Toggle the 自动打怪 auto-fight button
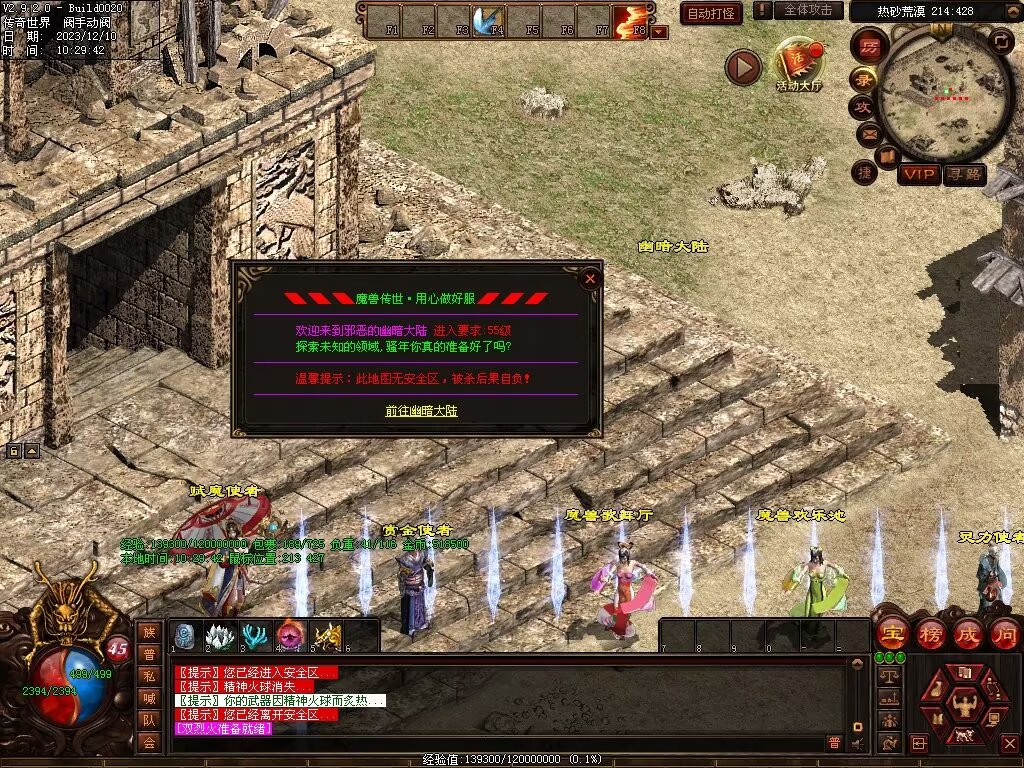 711,13
